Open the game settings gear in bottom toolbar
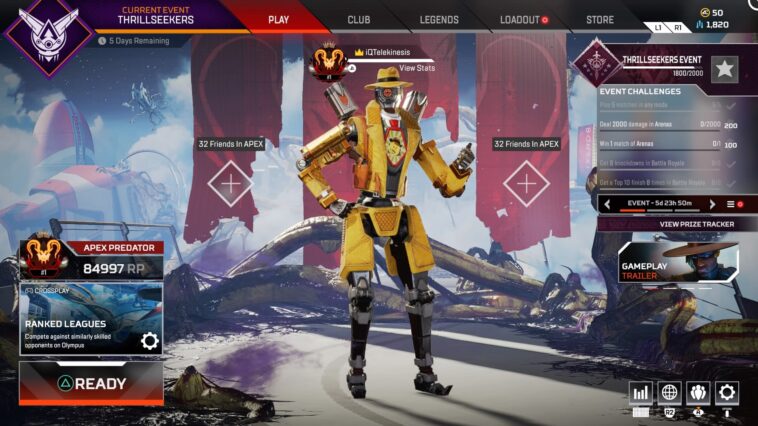Screen dimensions: 758x426 pyautogui.click(x=727, y=393)
